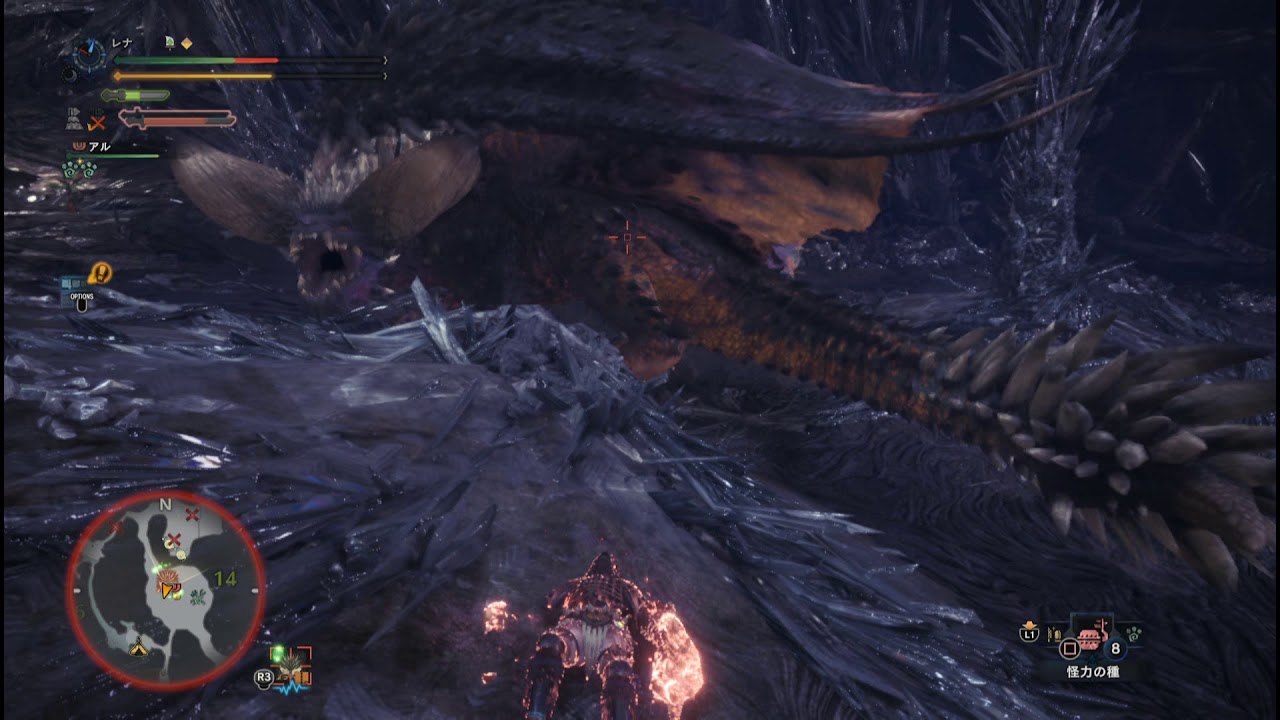Viewport: 1280px width, 720px height.
Task: Click the yellow exclamation notification icon
Action: (x=100, y=272)
